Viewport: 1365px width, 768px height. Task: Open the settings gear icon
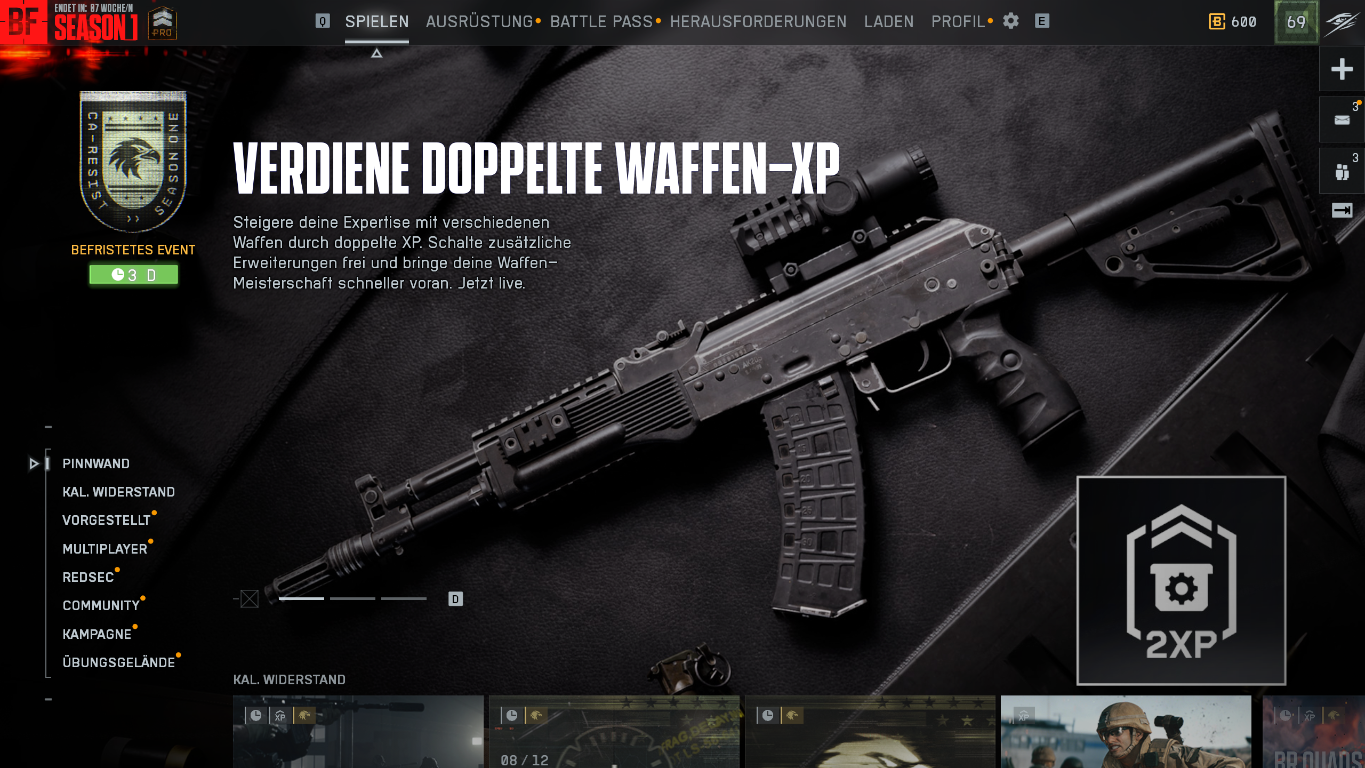pyautogui.click(x=1009, y=21)
